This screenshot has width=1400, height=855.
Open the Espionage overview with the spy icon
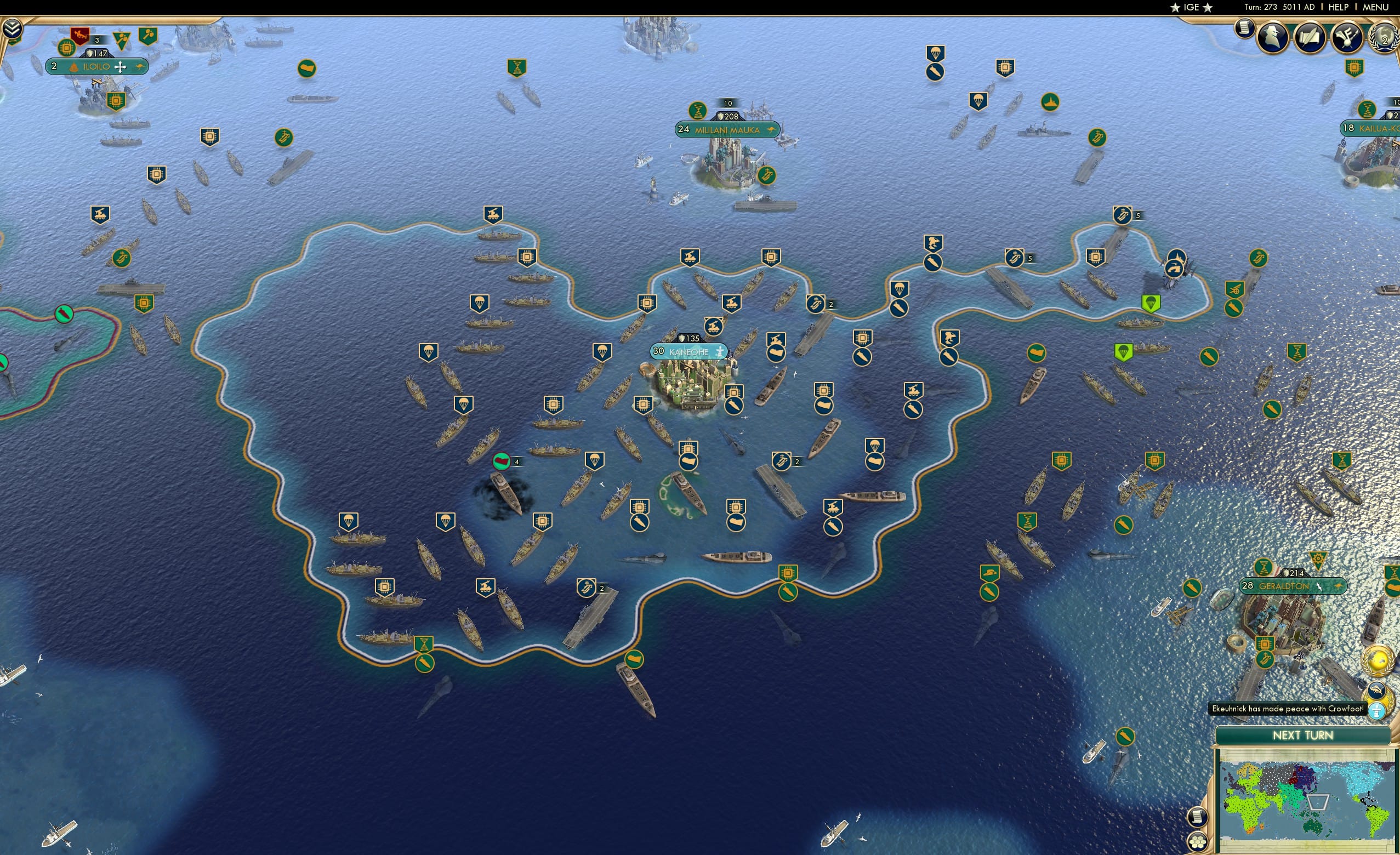coord(1273,38)
